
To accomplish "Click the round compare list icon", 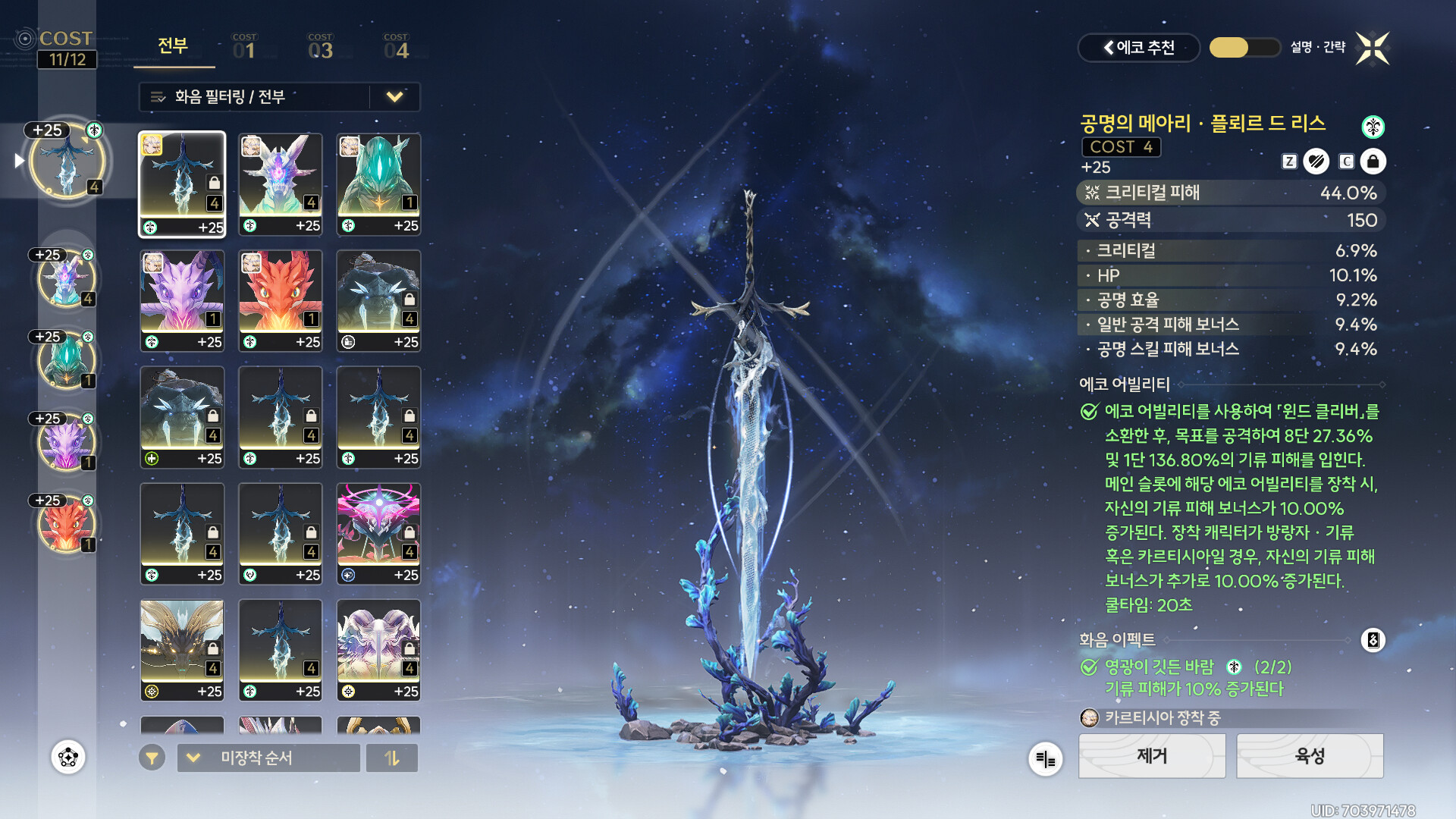I will (1045, 759).
